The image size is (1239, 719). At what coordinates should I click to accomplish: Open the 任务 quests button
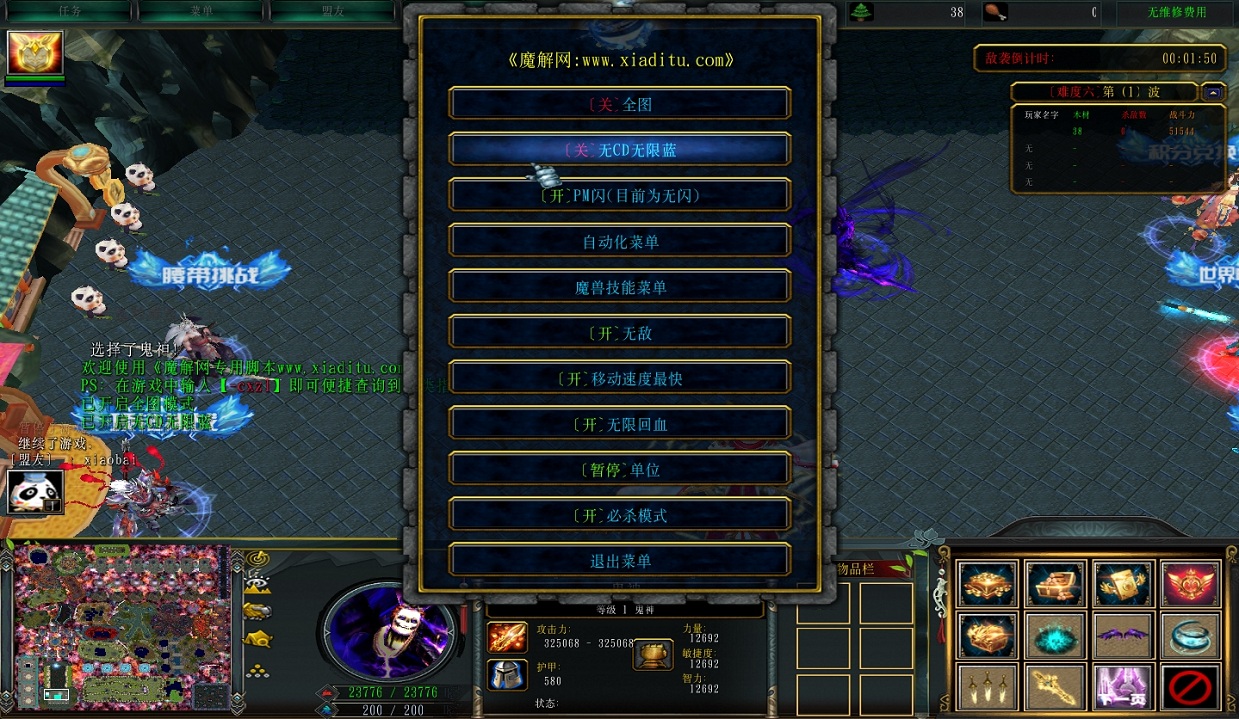70,12
